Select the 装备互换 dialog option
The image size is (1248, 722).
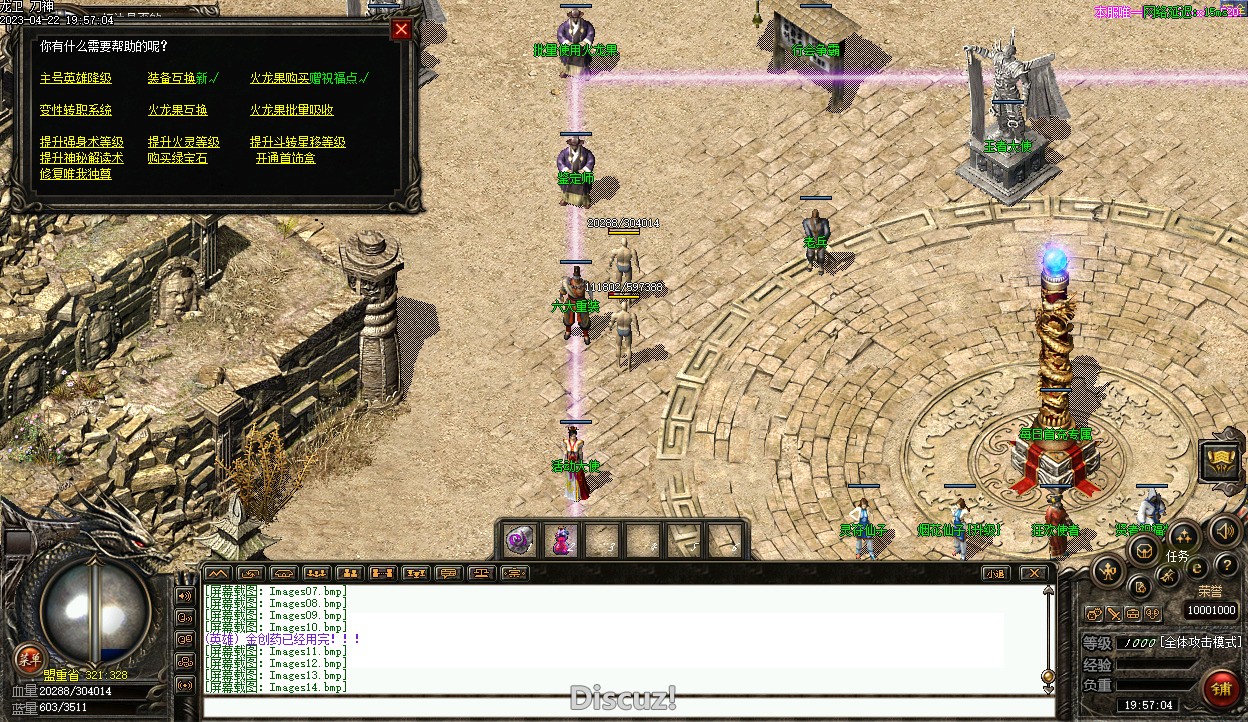177,78
